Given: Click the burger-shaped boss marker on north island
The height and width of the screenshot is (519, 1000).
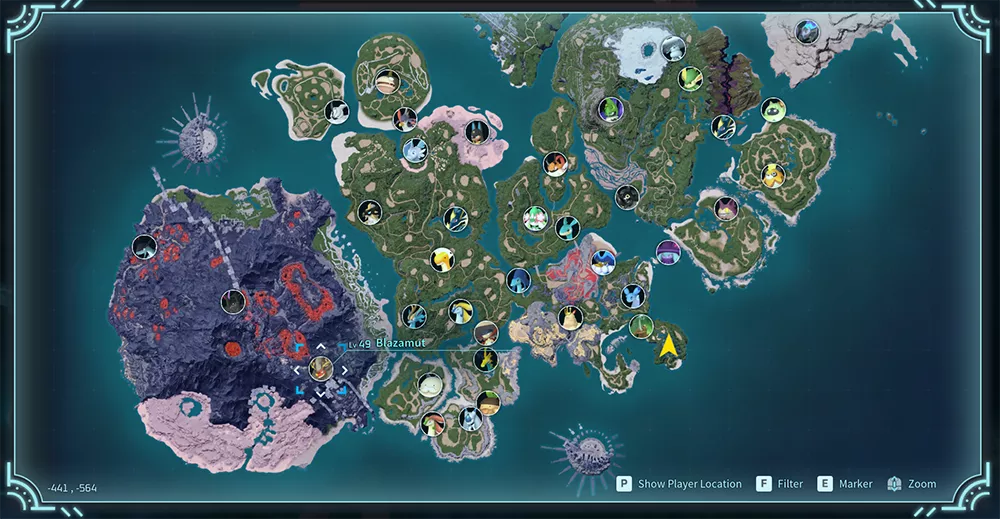Looking at the screenshot, I should pyautogui.click(x=386, y=81).
